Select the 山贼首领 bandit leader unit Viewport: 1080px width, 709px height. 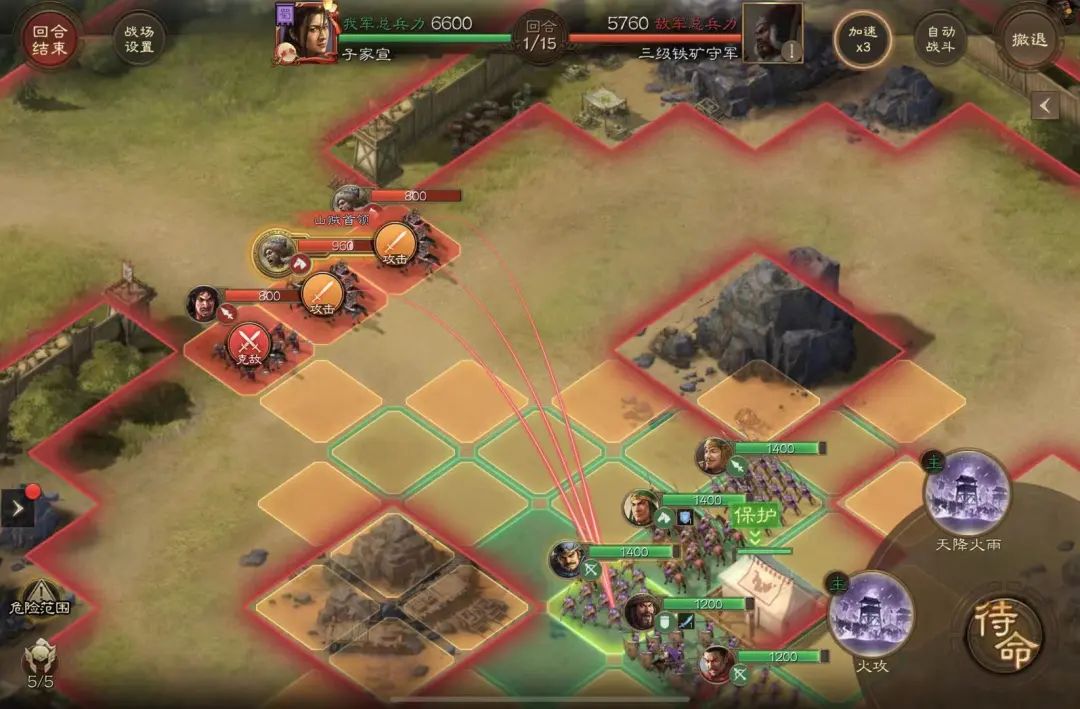(x=347, y=200)
